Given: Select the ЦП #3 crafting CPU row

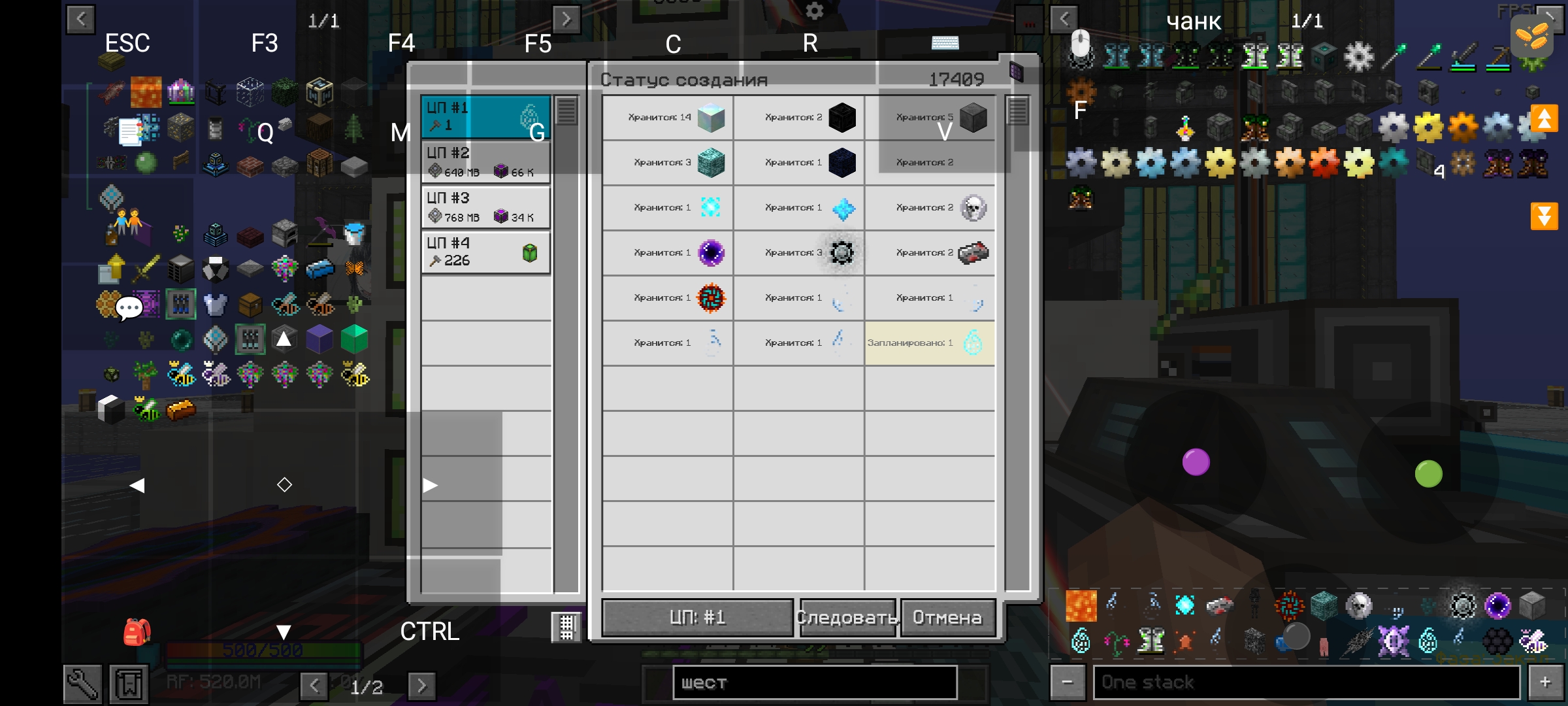Looking at the screenshot, I should (x=486, y=207).
